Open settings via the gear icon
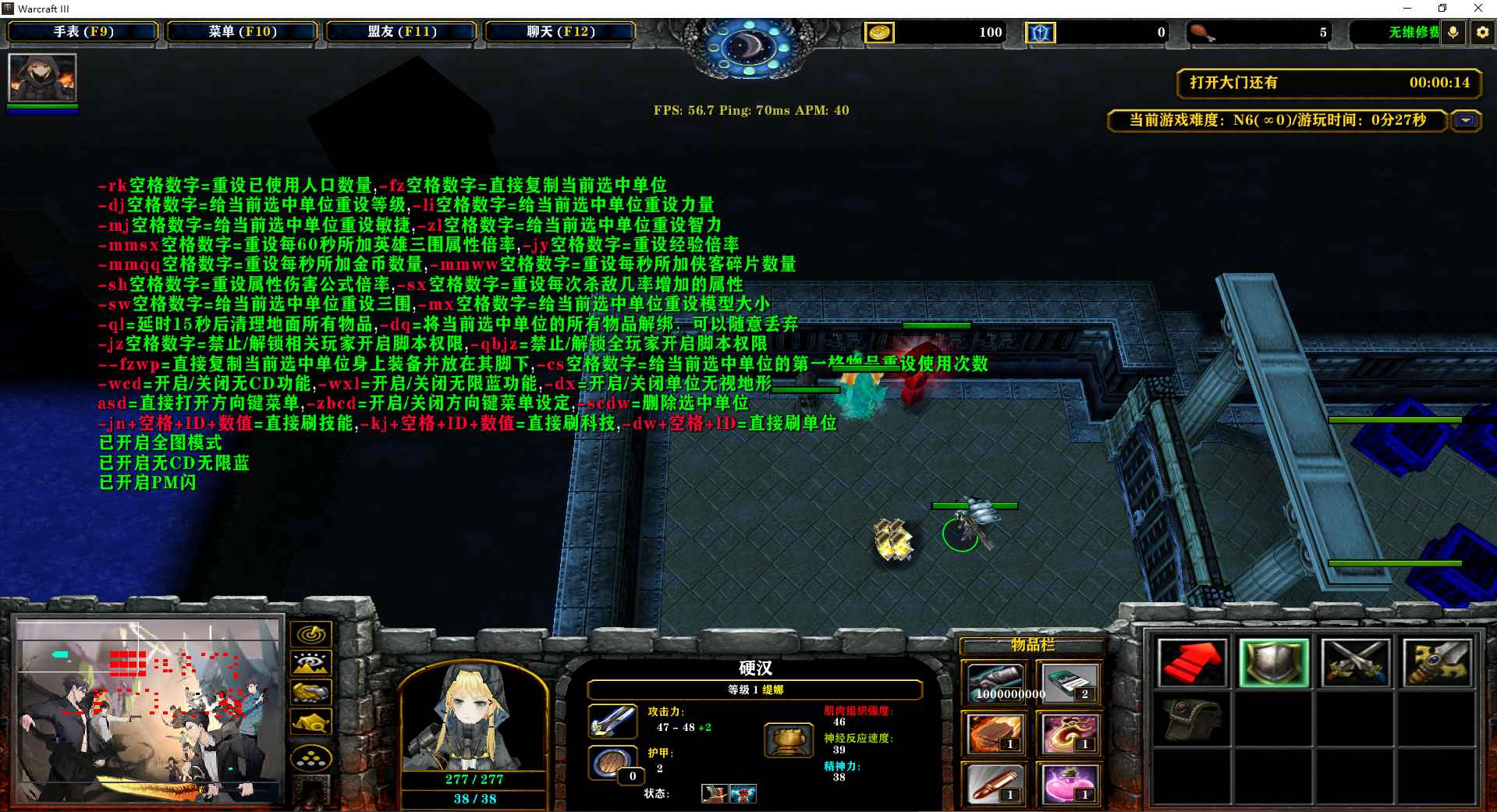Screen dimensions: 1497x812 [x=1482, y=33]
